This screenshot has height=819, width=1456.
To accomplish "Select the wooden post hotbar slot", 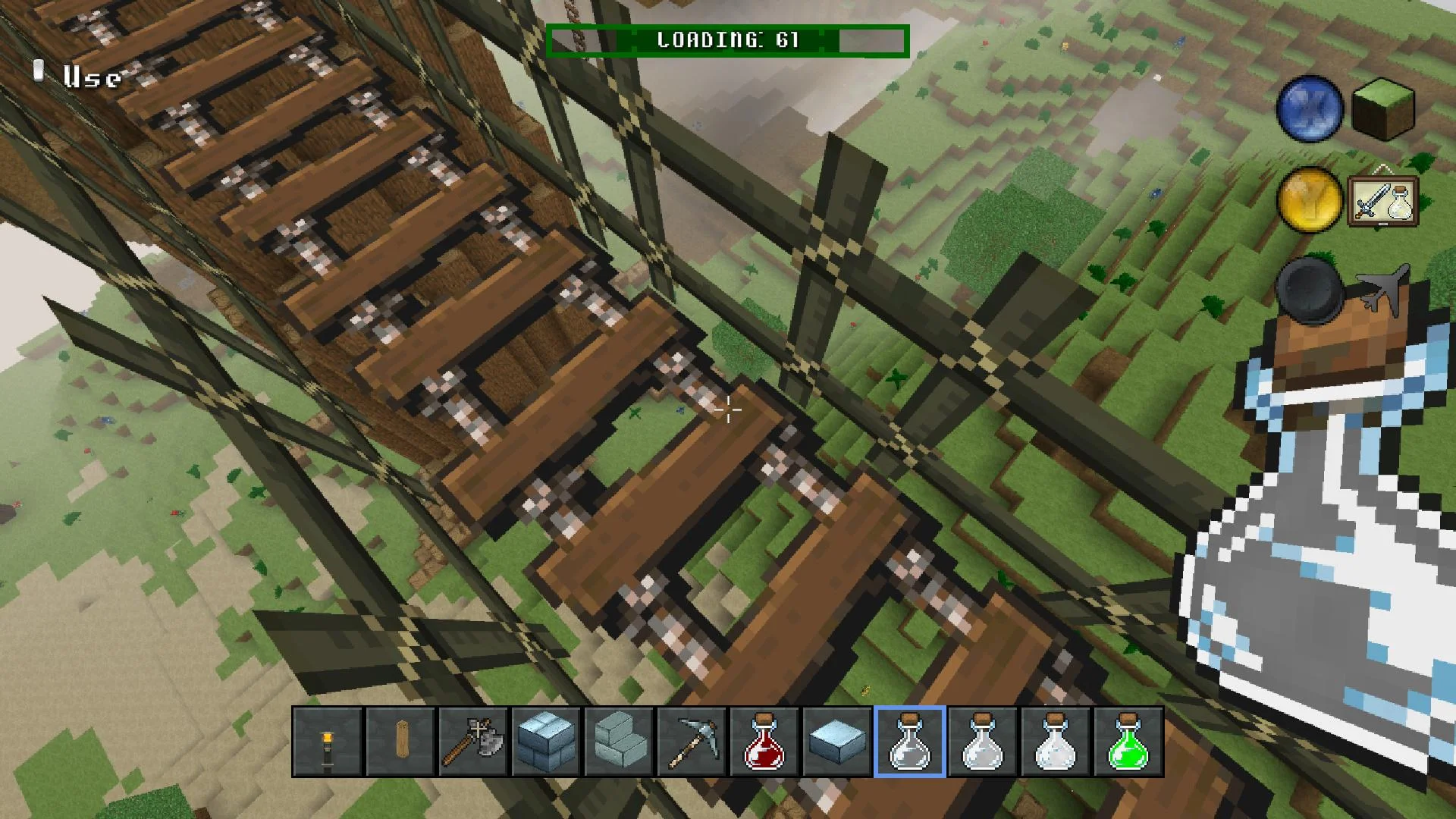I will pyautogui.click(x=400, y=741).
